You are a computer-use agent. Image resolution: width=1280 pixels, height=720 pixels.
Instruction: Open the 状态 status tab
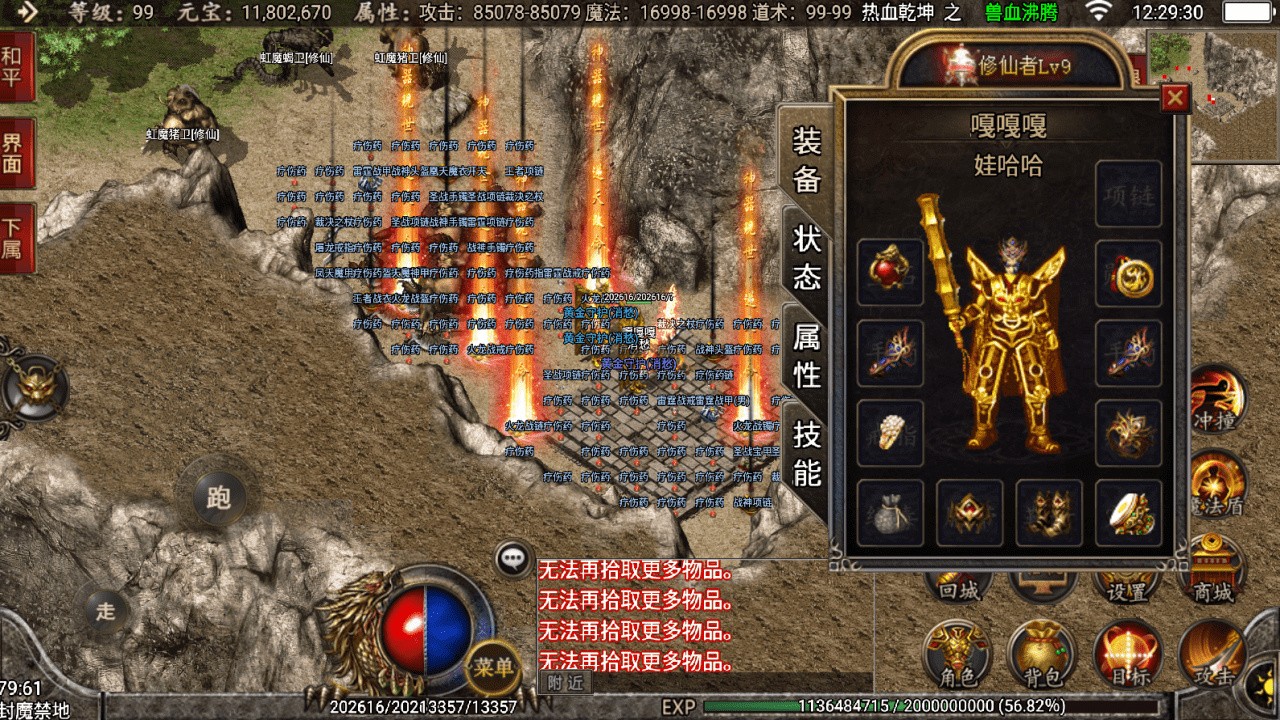[x=807, y=257]
